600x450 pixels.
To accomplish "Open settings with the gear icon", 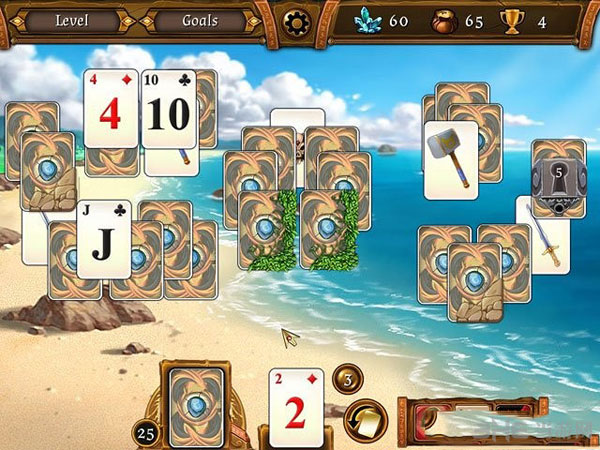I will (x=296, y=21).
